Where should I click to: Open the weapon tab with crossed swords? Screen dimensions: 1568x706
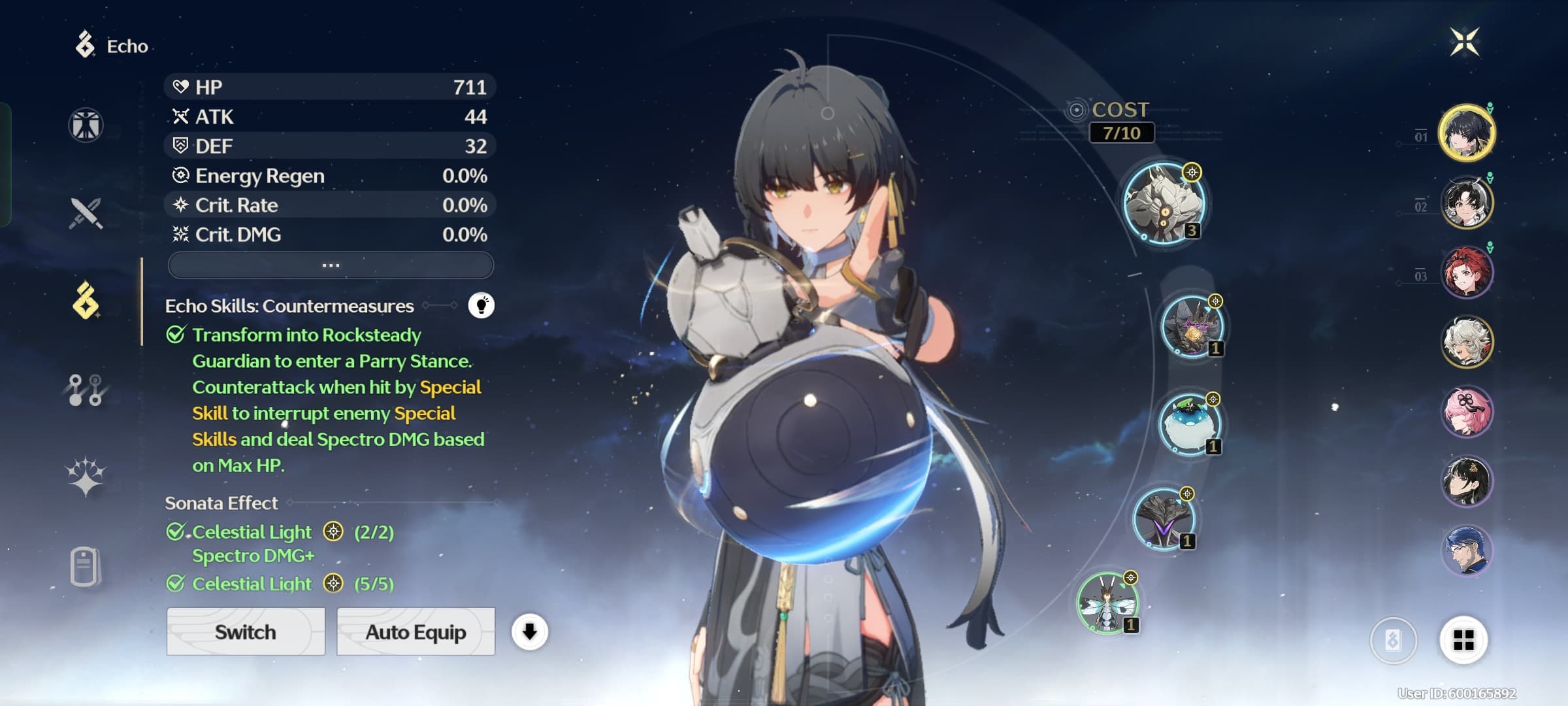(86, 213)
